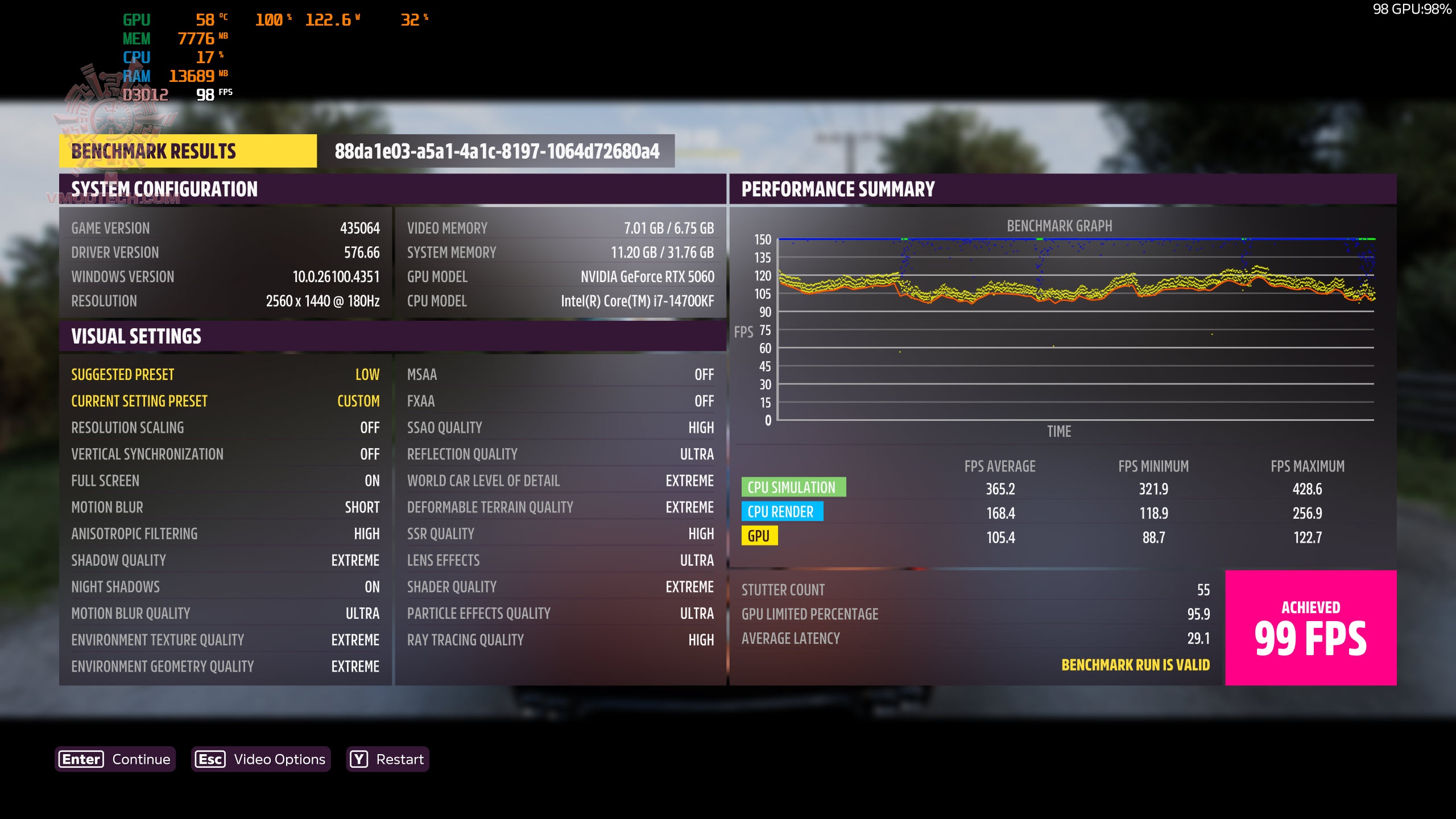
Task: Select the CPU RENDER legend marker
Action: point(783,512)
